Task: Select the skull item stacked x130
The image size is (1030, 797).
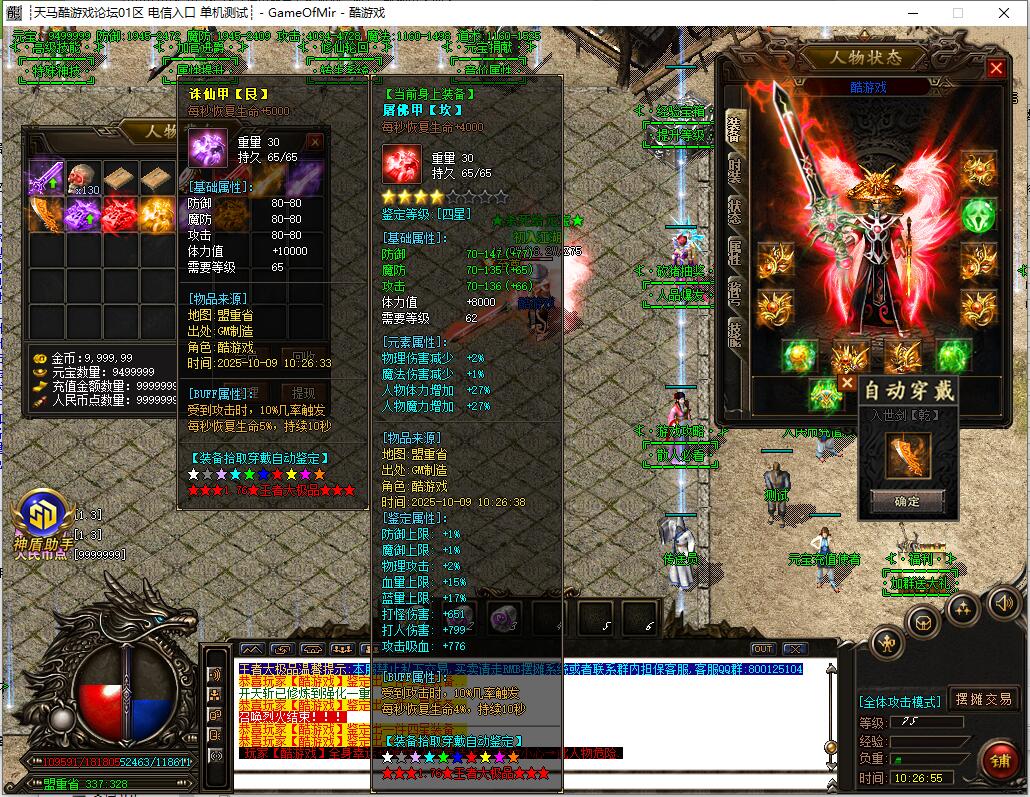Action: (83, 179)
